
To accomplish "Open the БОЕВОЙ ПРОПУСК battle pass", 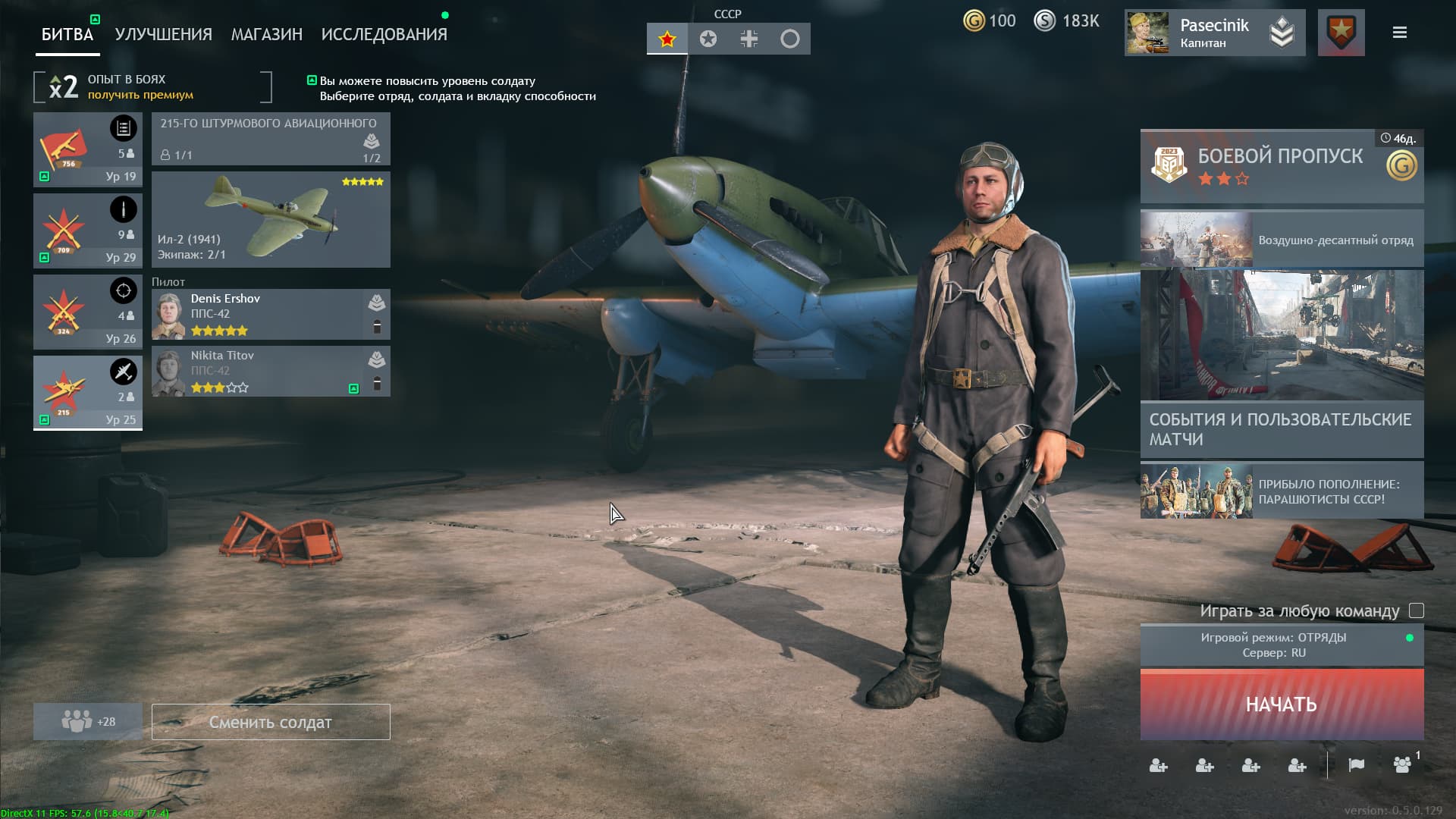I will [x=1282, y=166].
